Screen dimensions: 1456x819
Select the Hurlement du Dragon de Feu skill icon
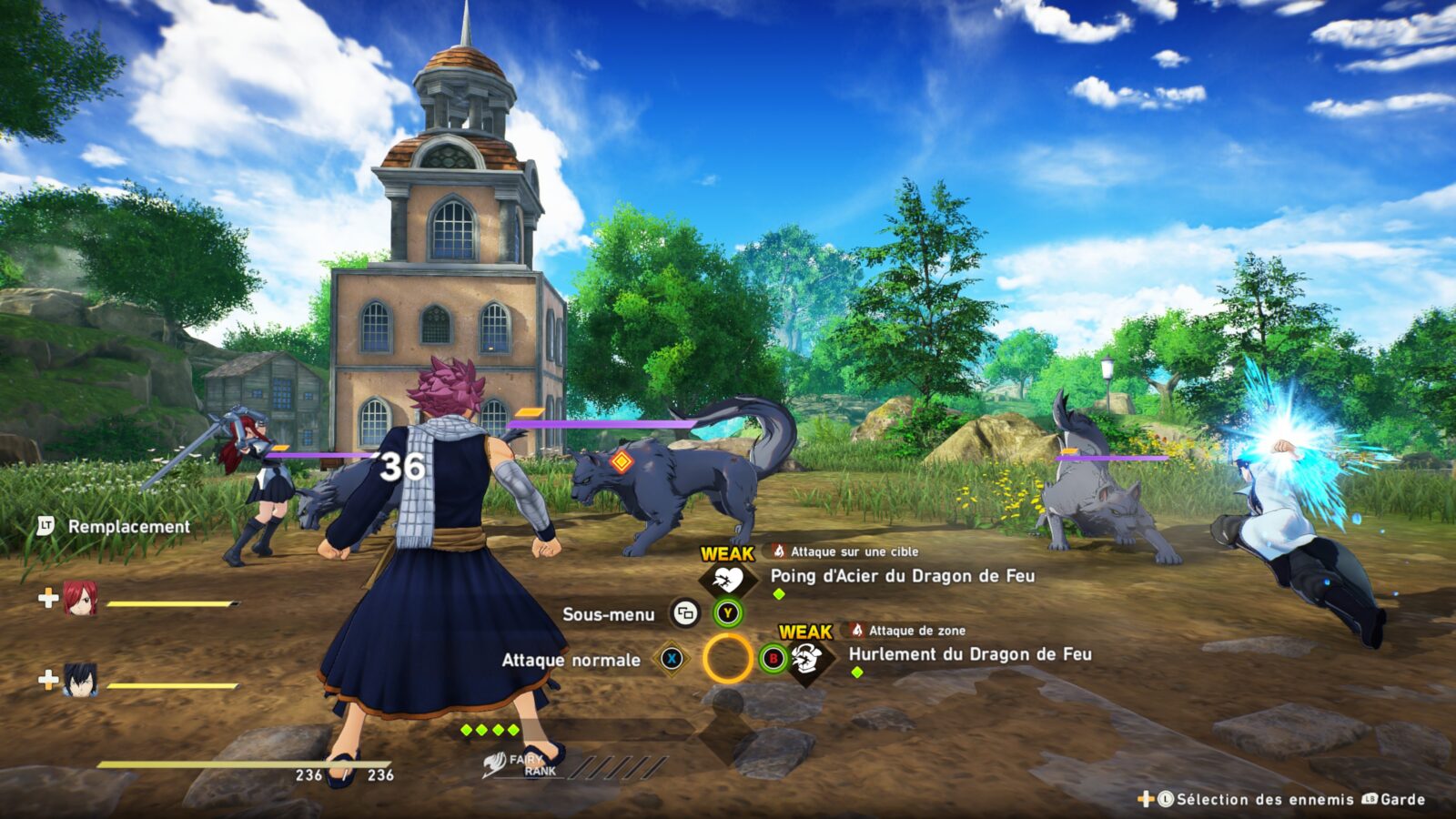click(807, 661)
